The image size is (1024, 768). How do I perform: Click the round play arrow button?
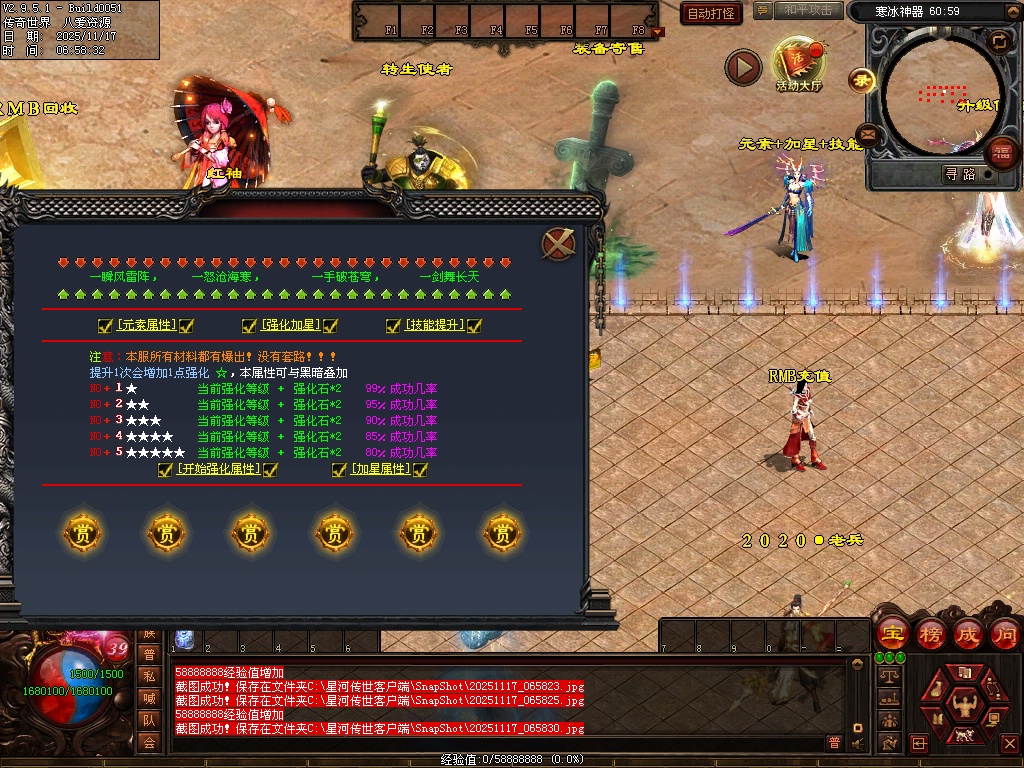[x=743, y=68]
